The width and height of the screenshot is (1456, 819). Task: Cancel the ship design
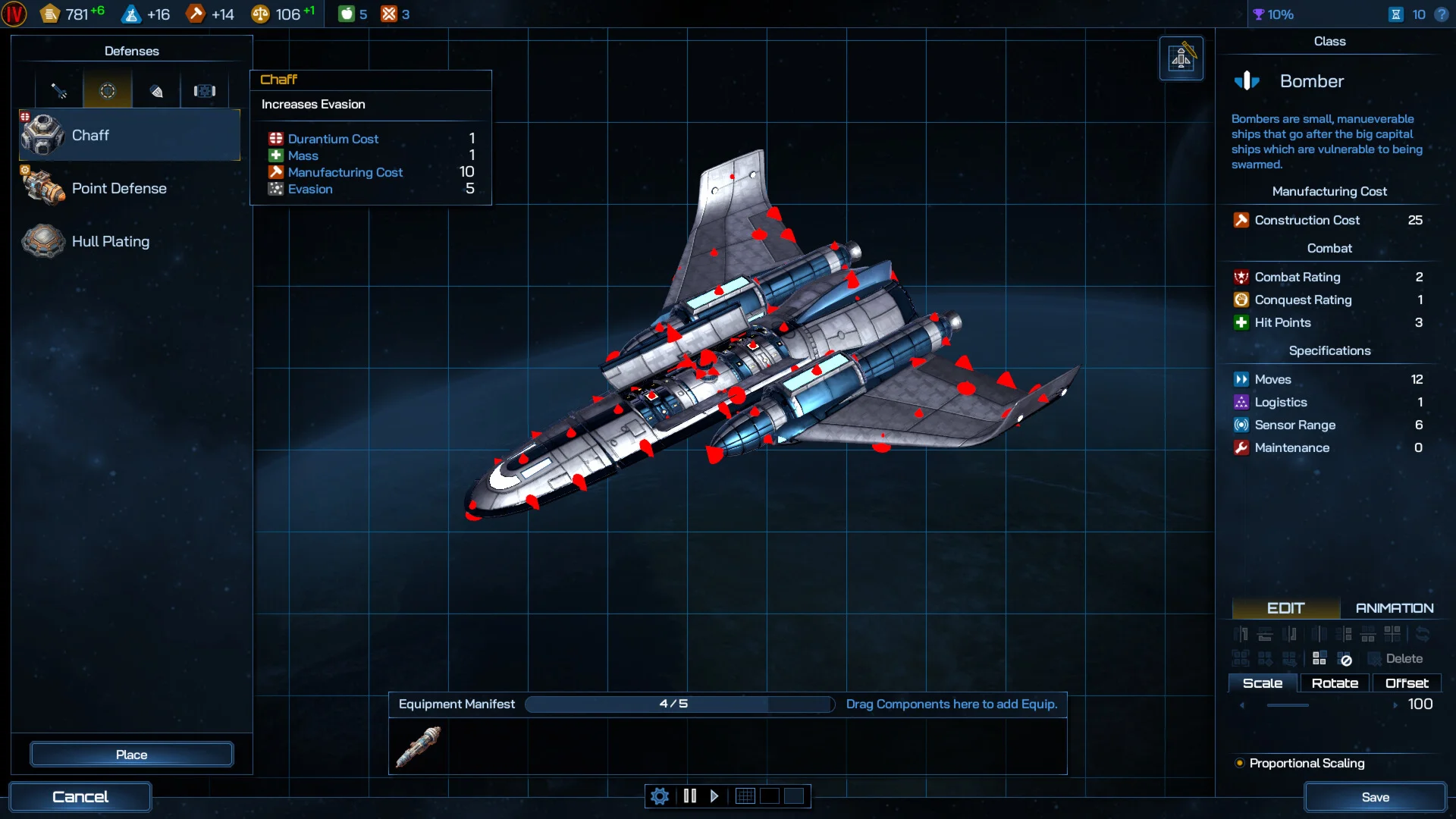(80, 797)
